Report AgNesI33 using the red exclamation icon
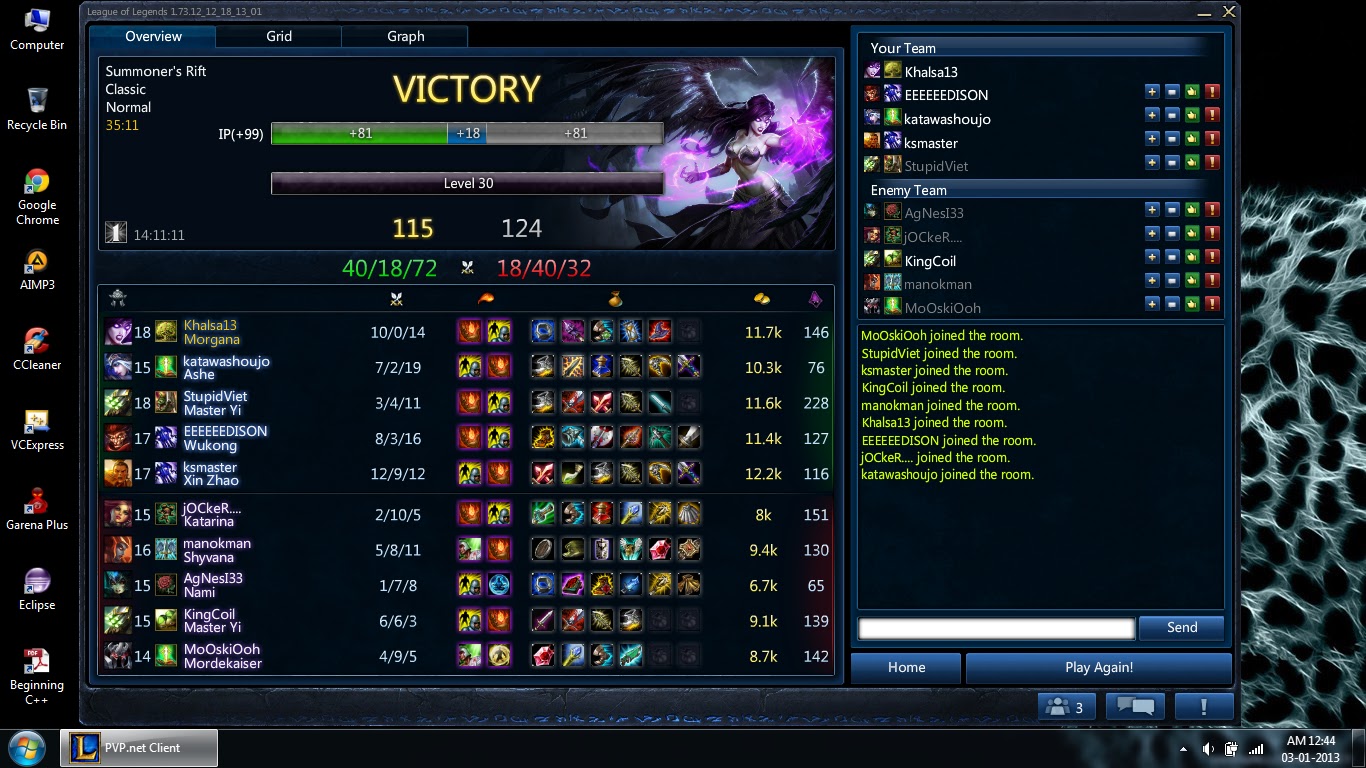This screenshot has width=1366, height=768. (x=1212, y=211)
